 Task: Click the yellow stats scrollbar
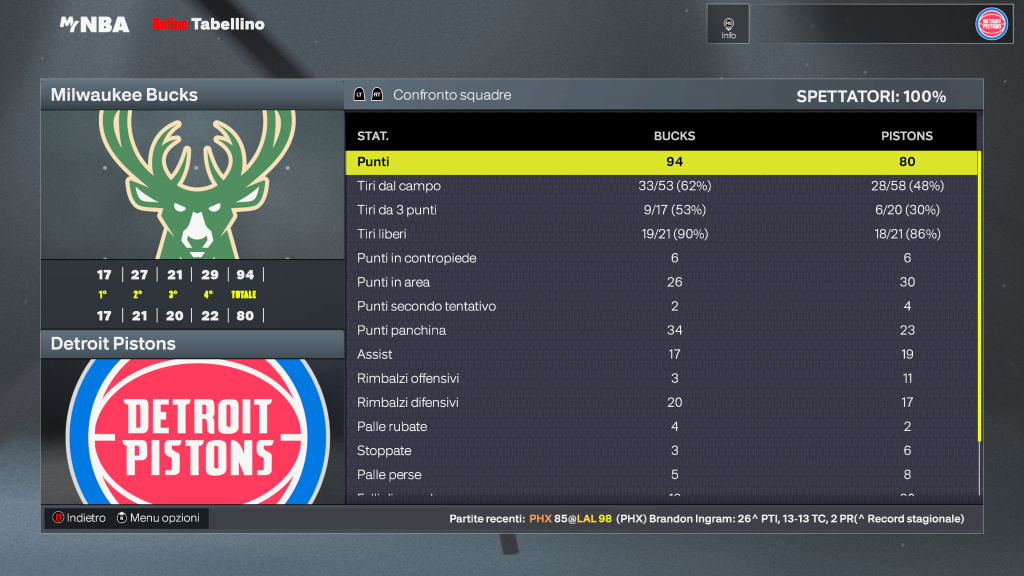click(979, 300)
